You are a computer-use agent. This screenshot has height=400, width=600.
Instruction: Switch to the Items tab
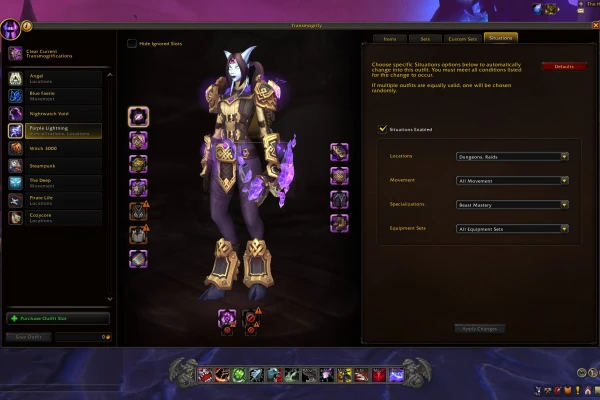(389, 38)
